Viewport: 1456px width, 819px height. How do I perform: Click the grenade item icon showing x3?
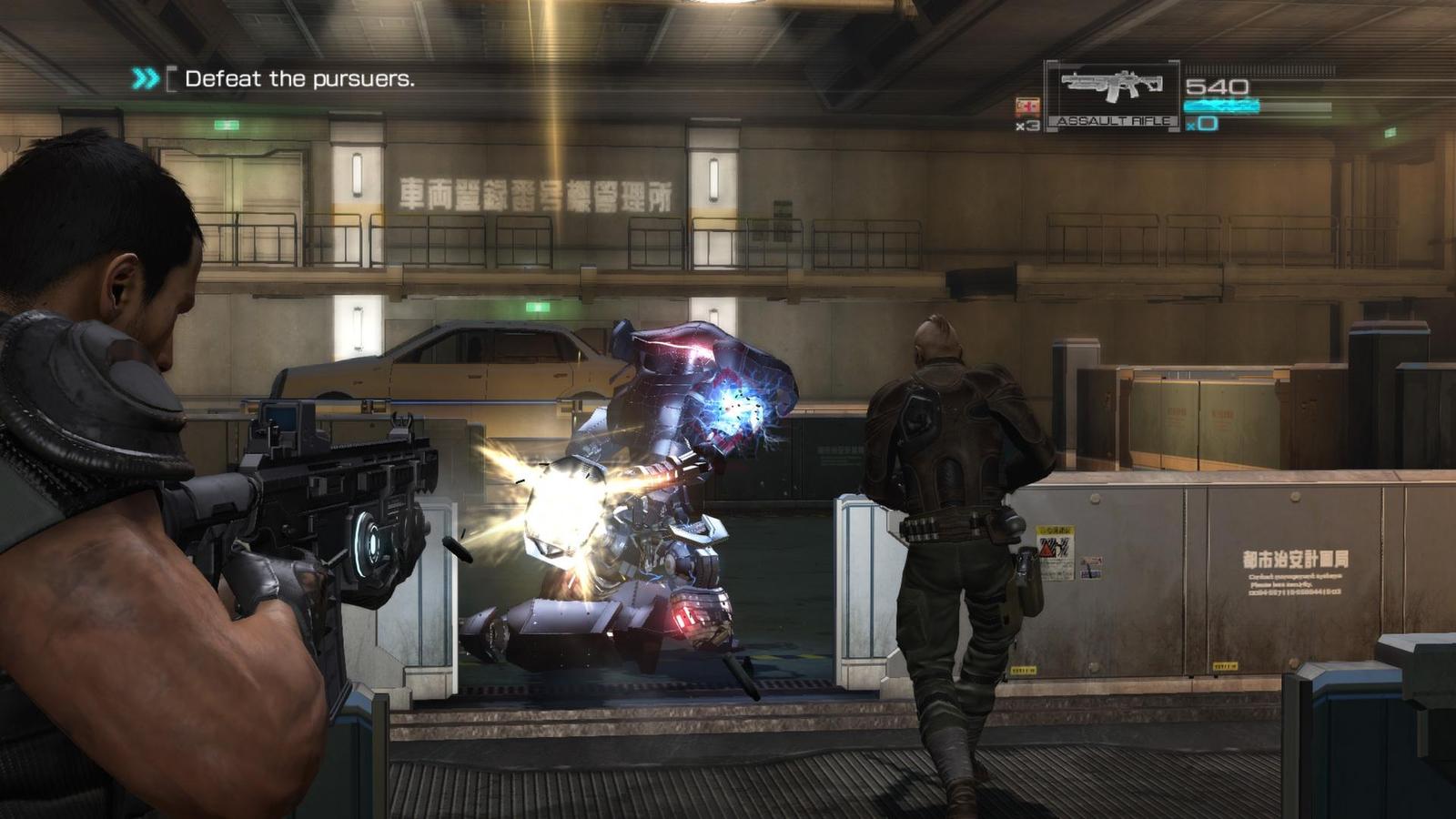click(x=1026, y=106)
